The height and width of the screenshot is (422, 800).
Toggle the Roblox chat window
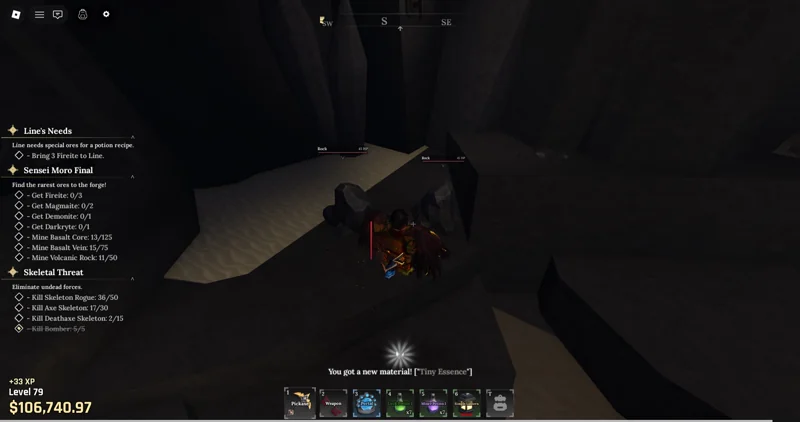click(58, 14)
